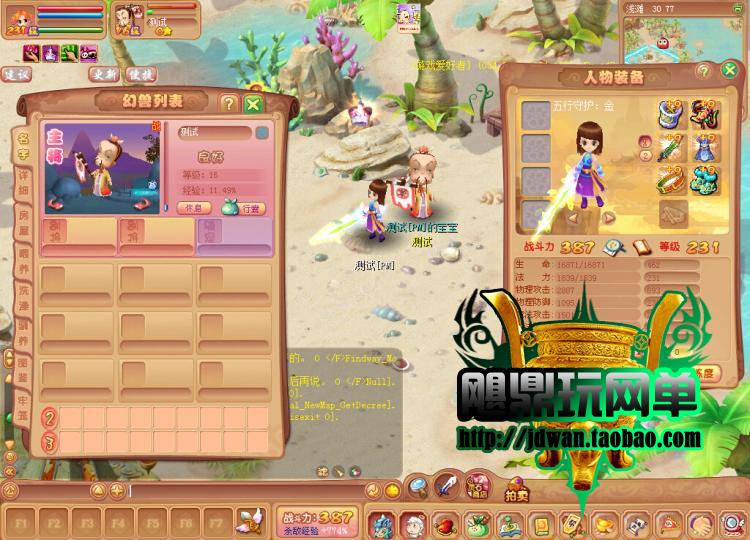The image size is (750, 540).
Task: Open the minimap in the corner
Action: [688, 38]
